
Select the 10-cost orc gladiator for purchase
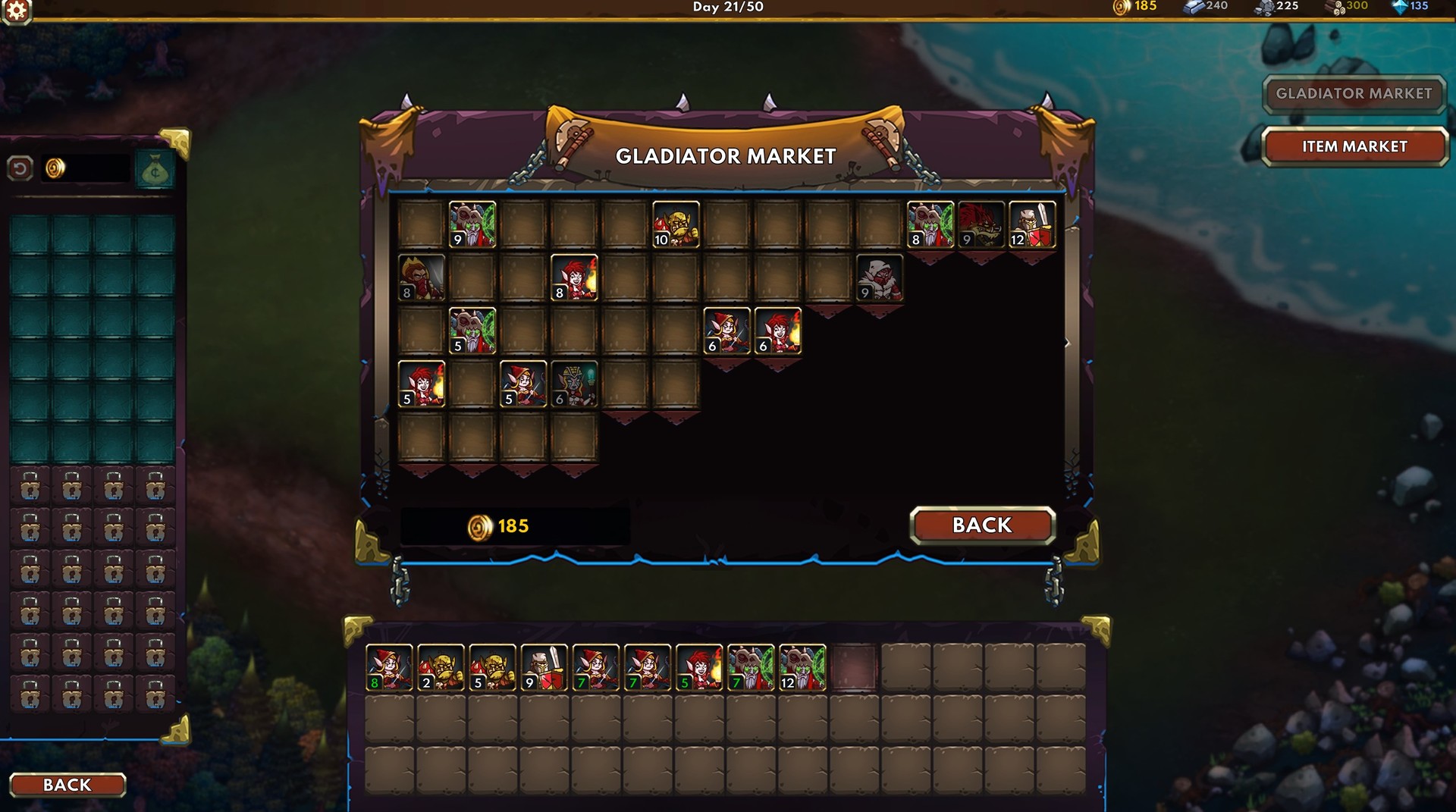676,224
